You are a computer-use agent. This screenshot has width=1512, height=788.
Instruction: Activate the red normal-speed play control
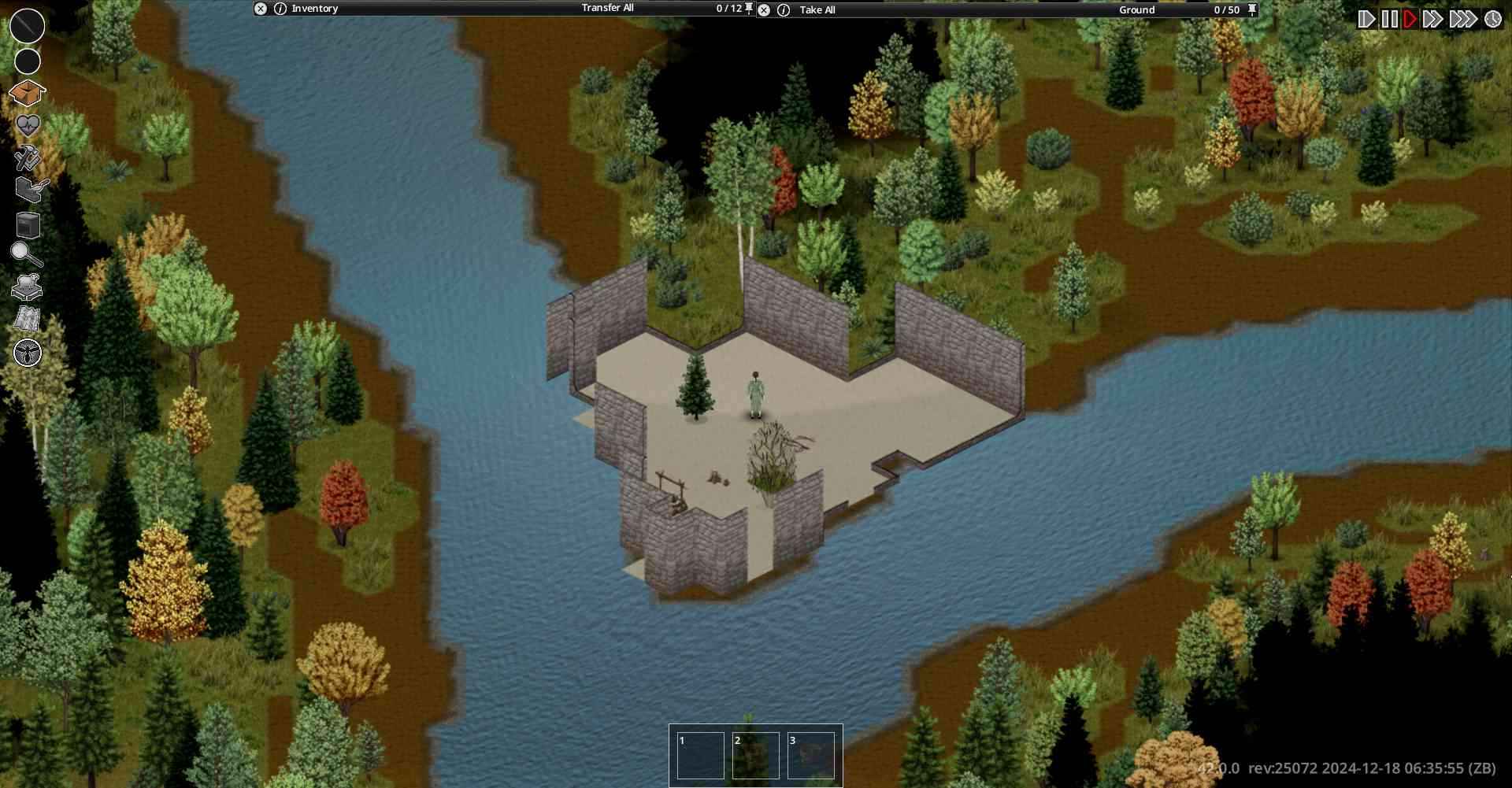[x=1408, y=17]
